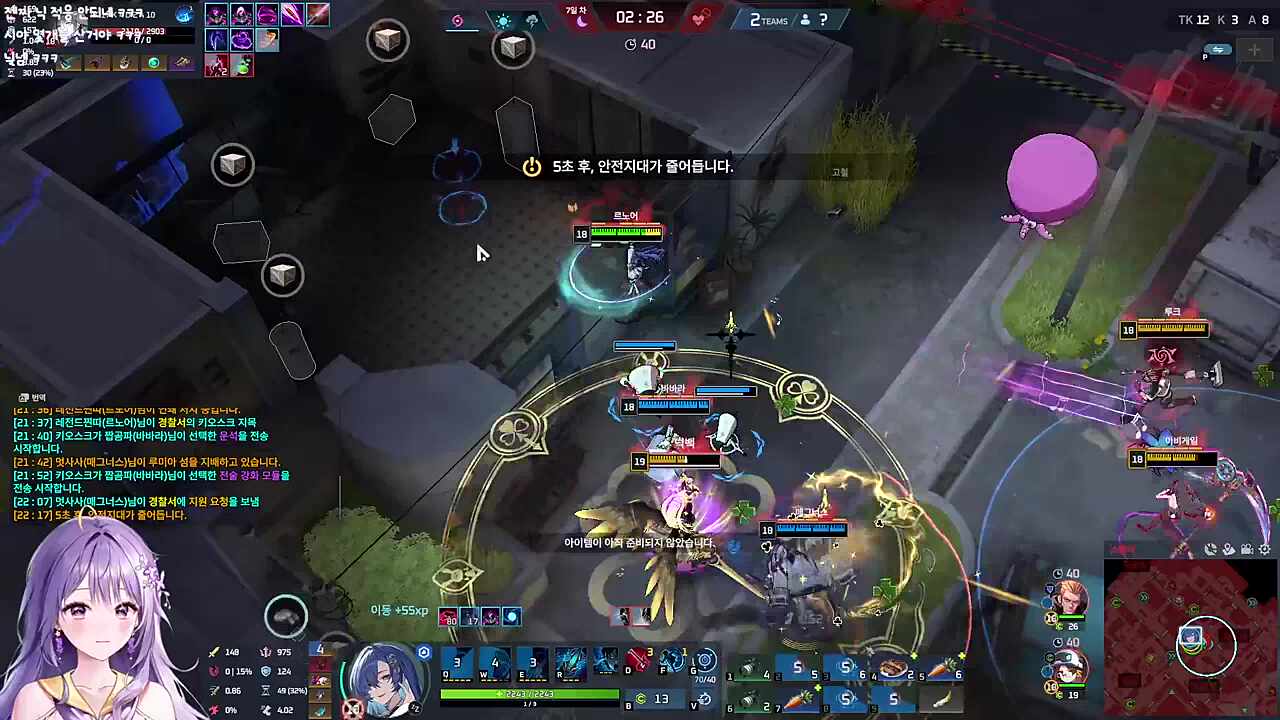The image size is (1280, 720).
Task: Toggle the night moon indicator on day banner
Action: click(582, 21)
